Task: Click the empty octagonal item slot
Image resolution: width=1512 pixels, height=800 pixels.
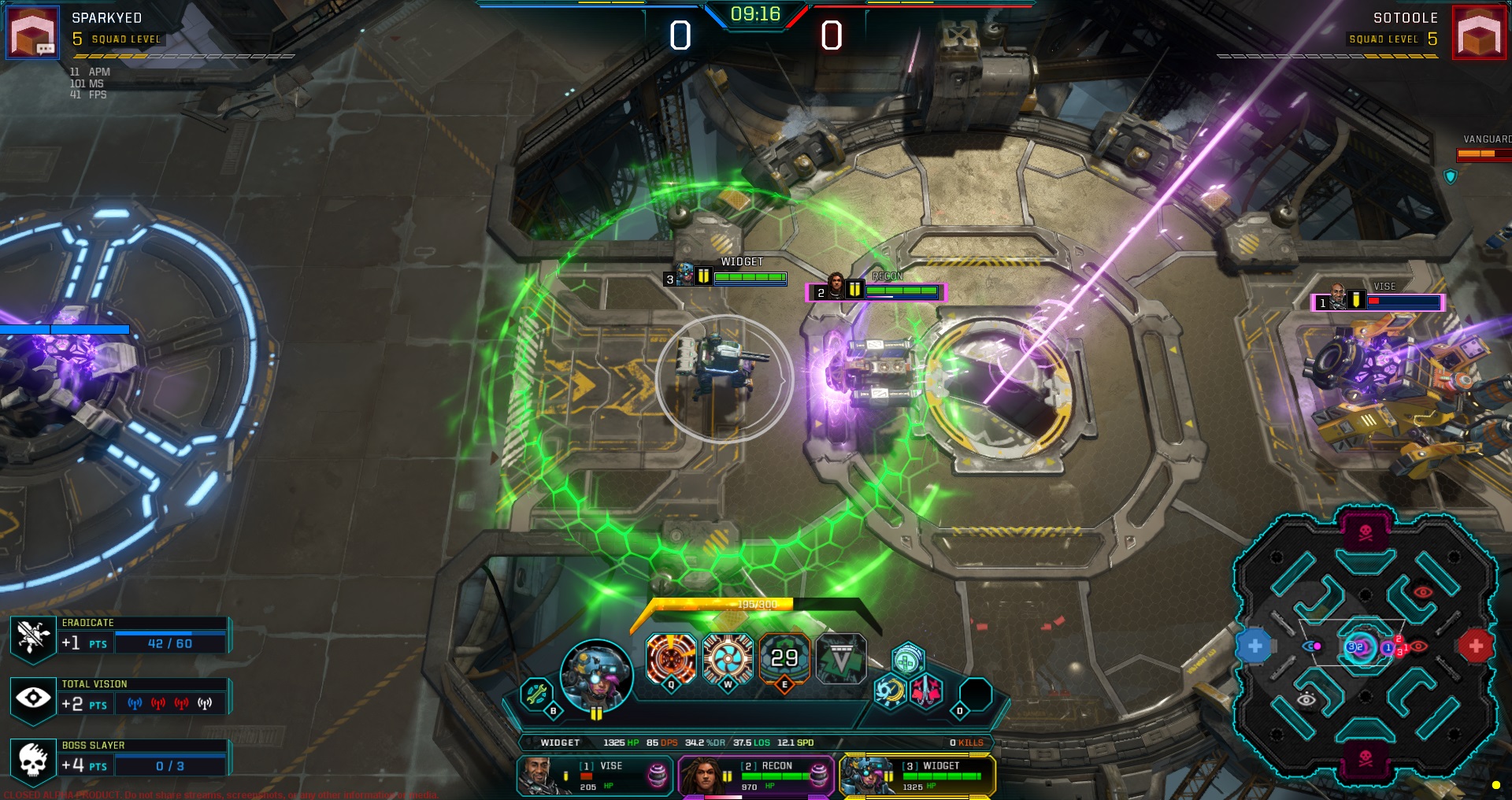Action: click(975, 694)
